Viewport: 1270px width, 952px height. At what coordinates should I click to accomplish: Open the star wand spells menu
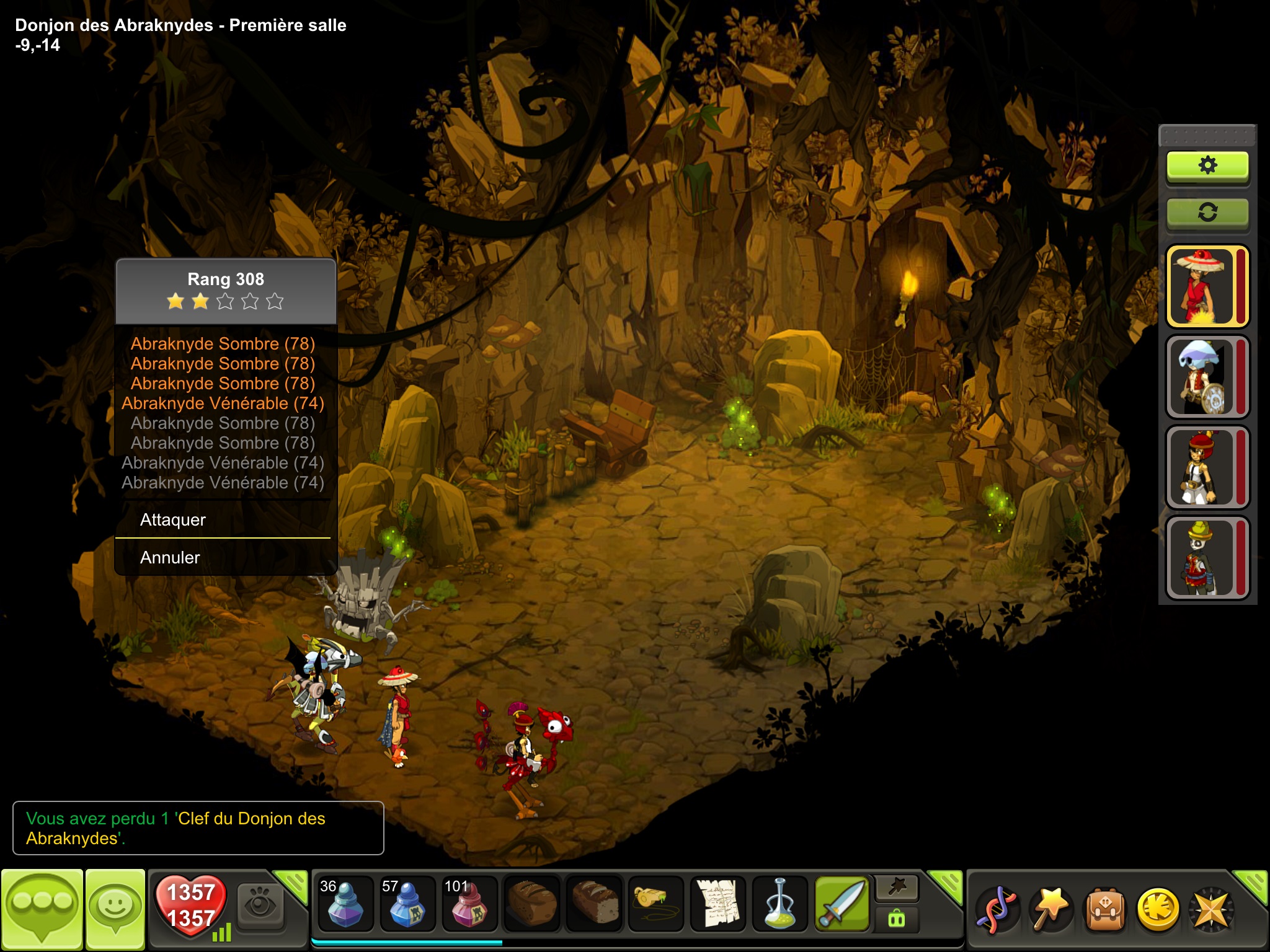click(1050, 910)
